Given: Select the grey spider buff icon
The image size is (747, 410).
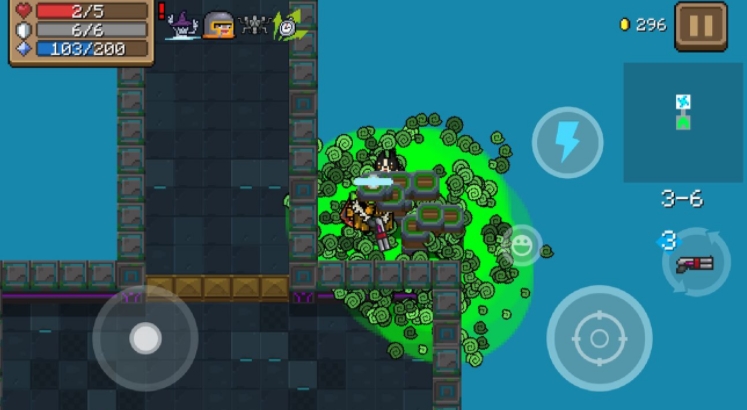Looking at the screenshot, I should pyautogui.click(x=254, y=24).
